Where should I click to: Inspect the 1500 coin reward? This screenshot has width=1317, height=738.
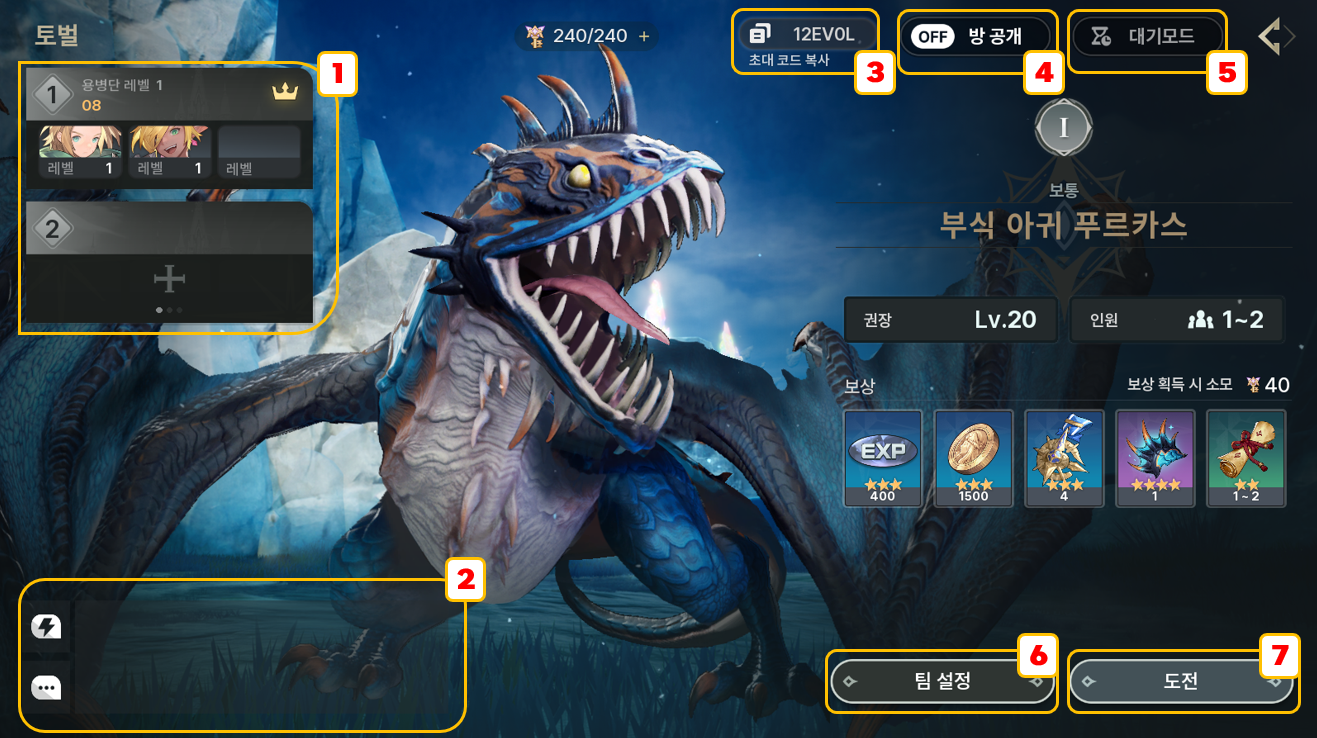(x=973, y=457)
